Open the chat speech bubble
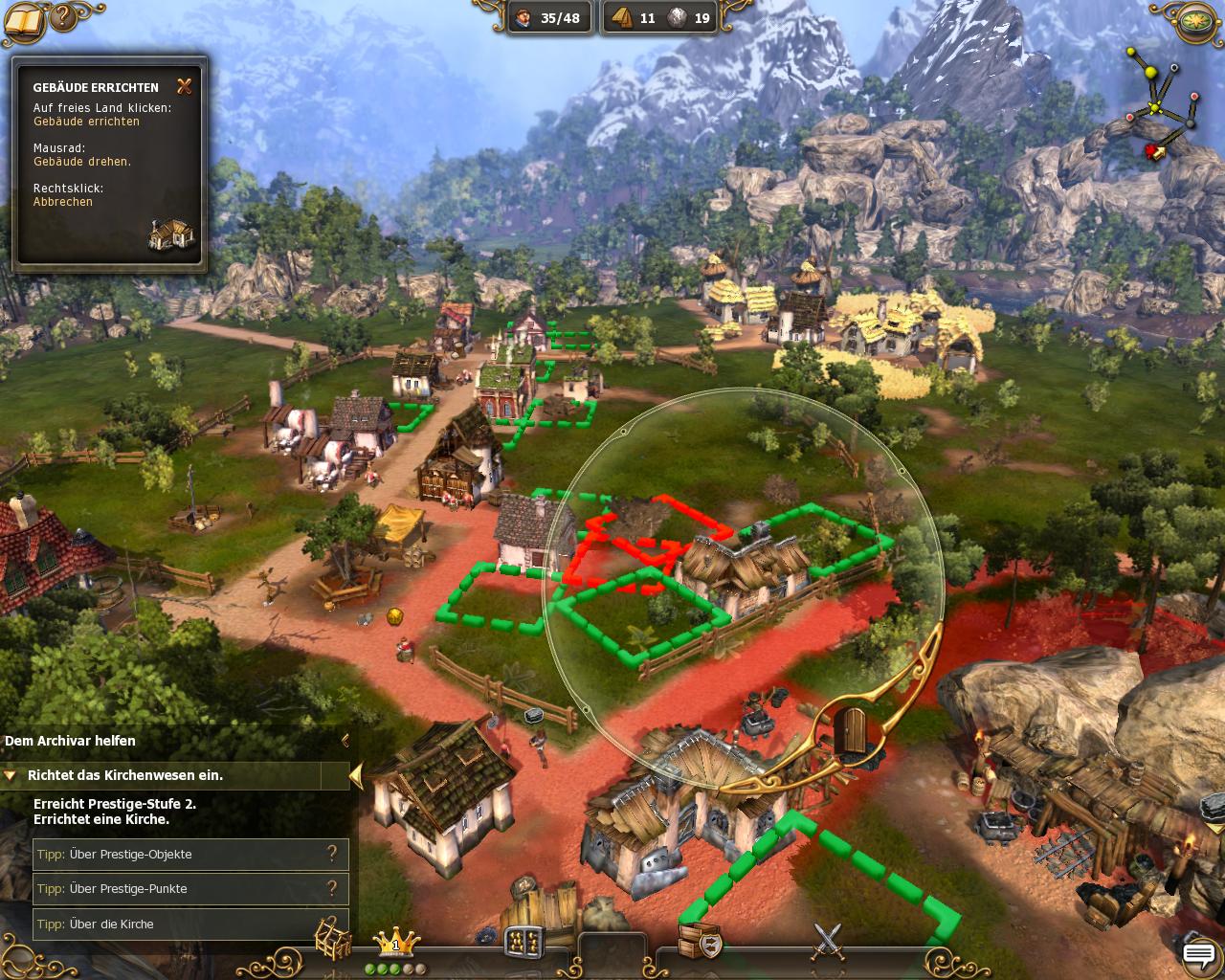 click(1198, 954)
